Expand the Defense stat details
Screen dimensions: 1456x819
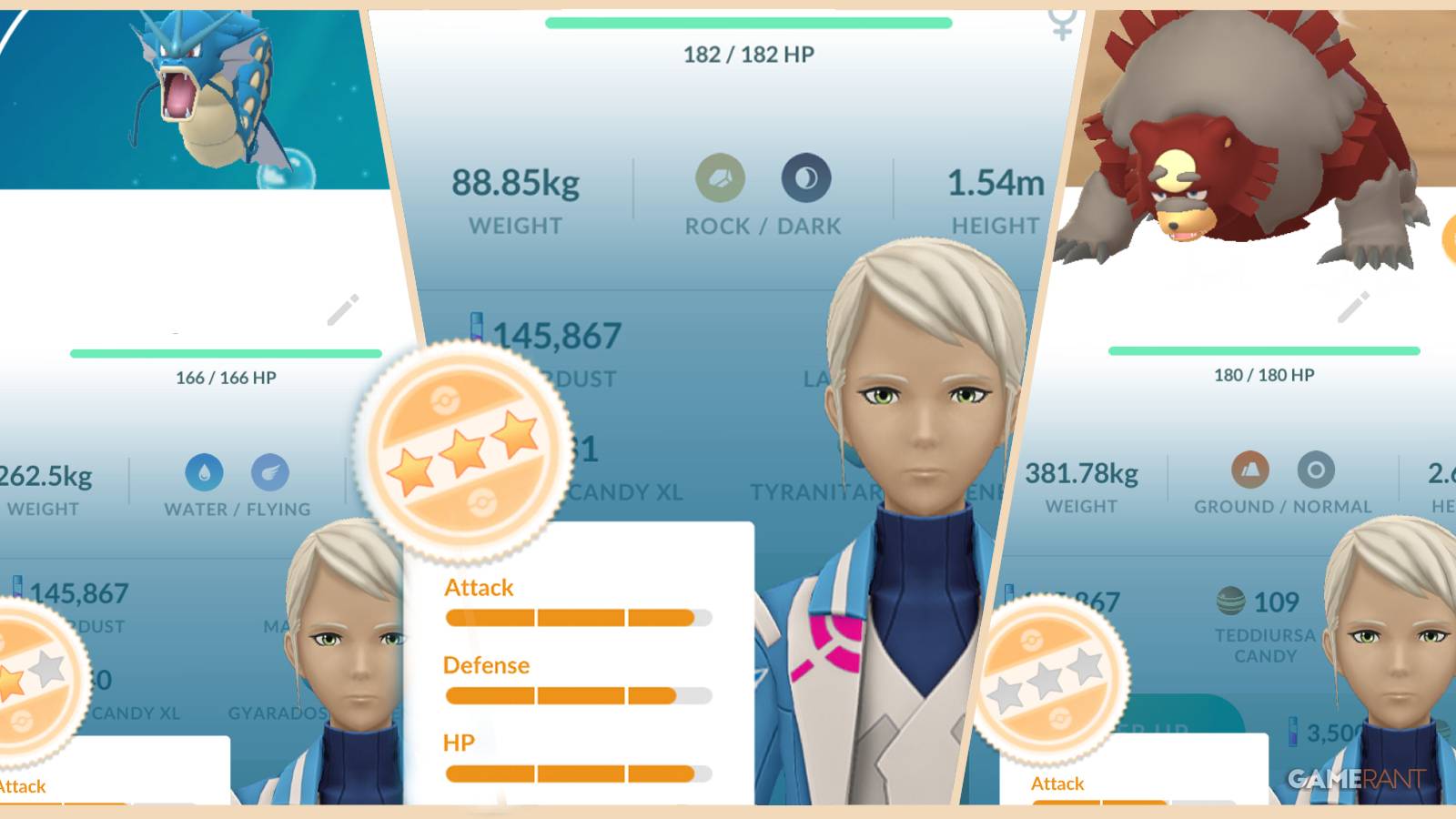[486, 665]
